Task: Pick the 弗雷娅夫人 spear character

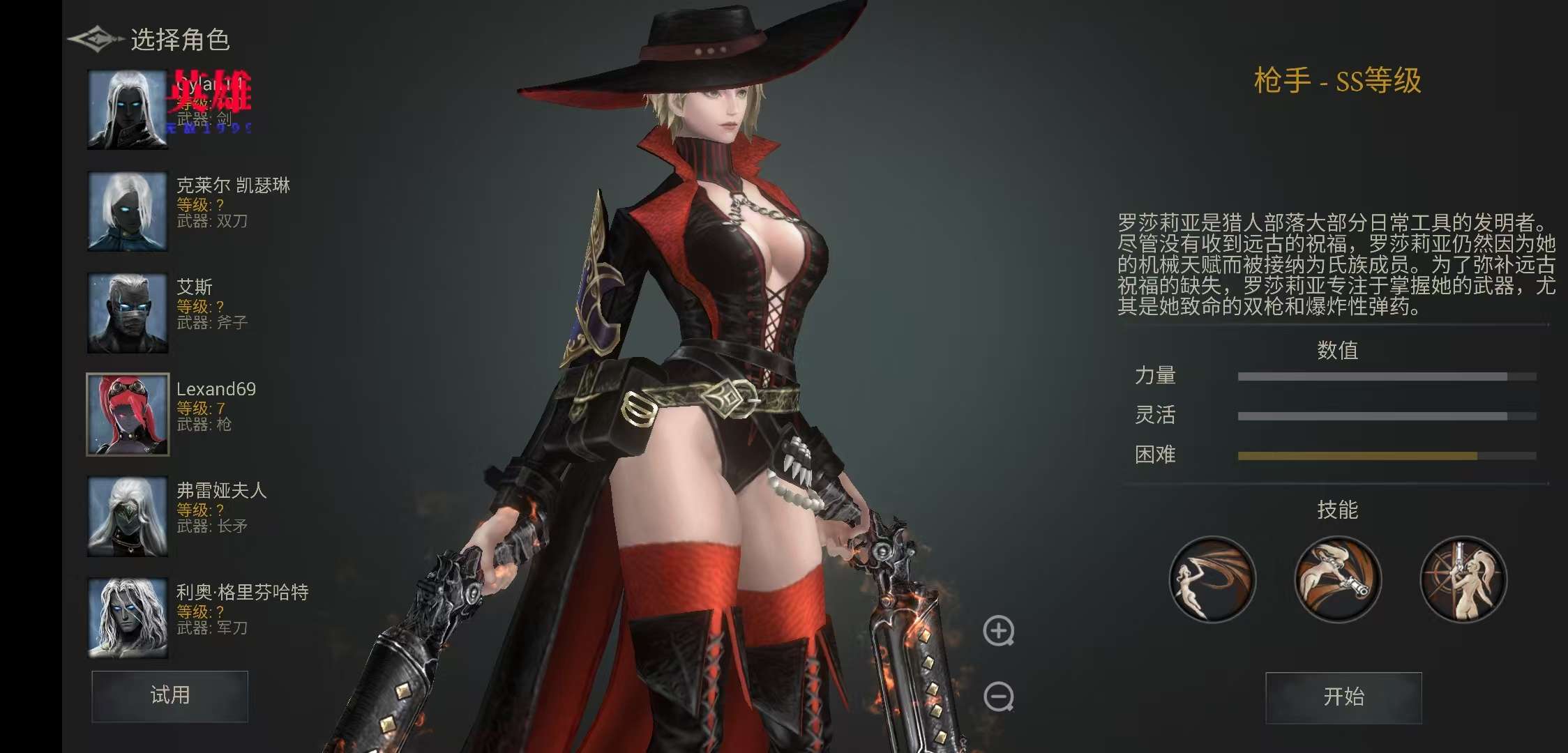Action: 128,517
